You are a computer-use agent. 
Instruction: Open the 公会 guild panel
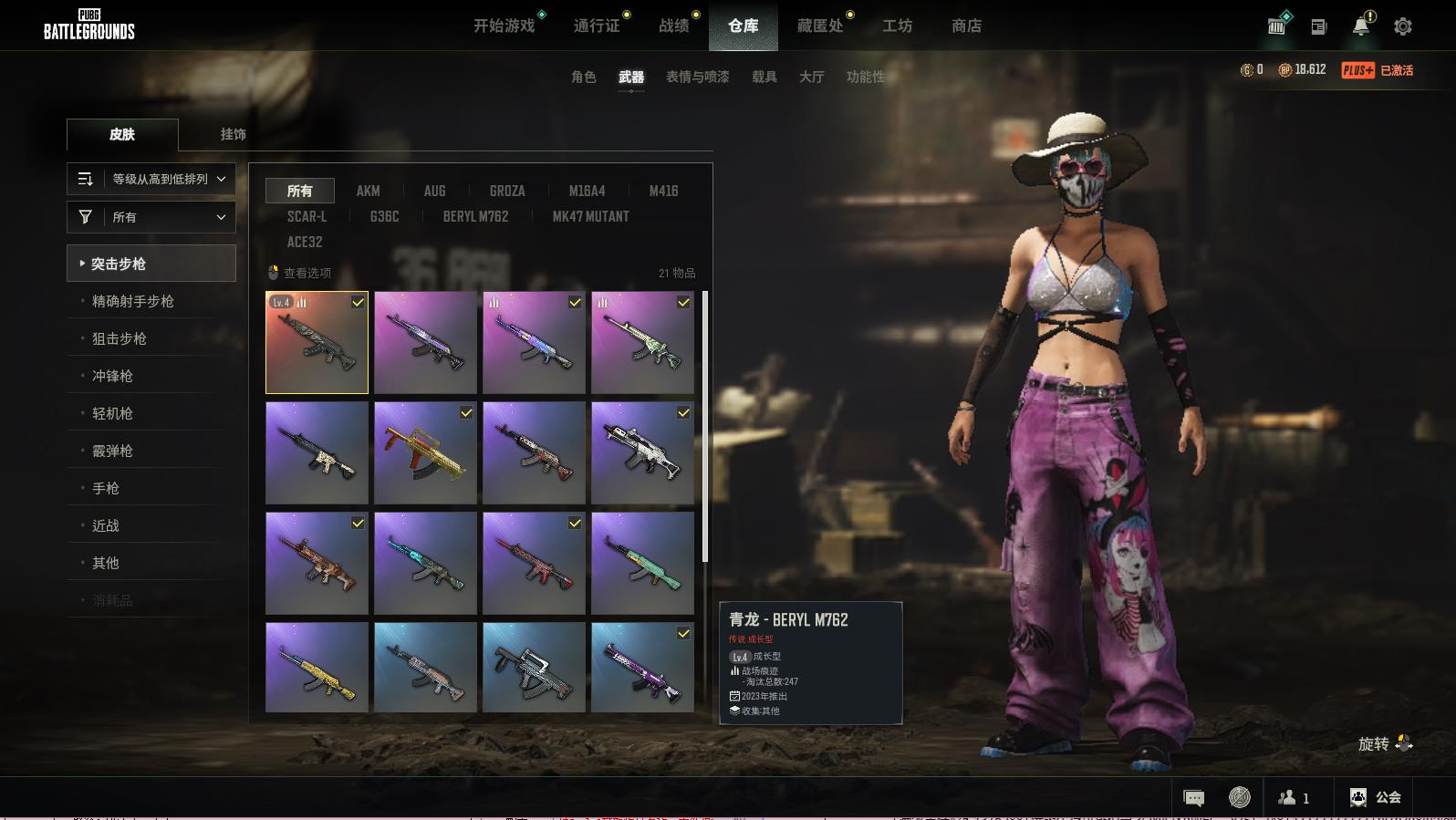point(1375,797)
